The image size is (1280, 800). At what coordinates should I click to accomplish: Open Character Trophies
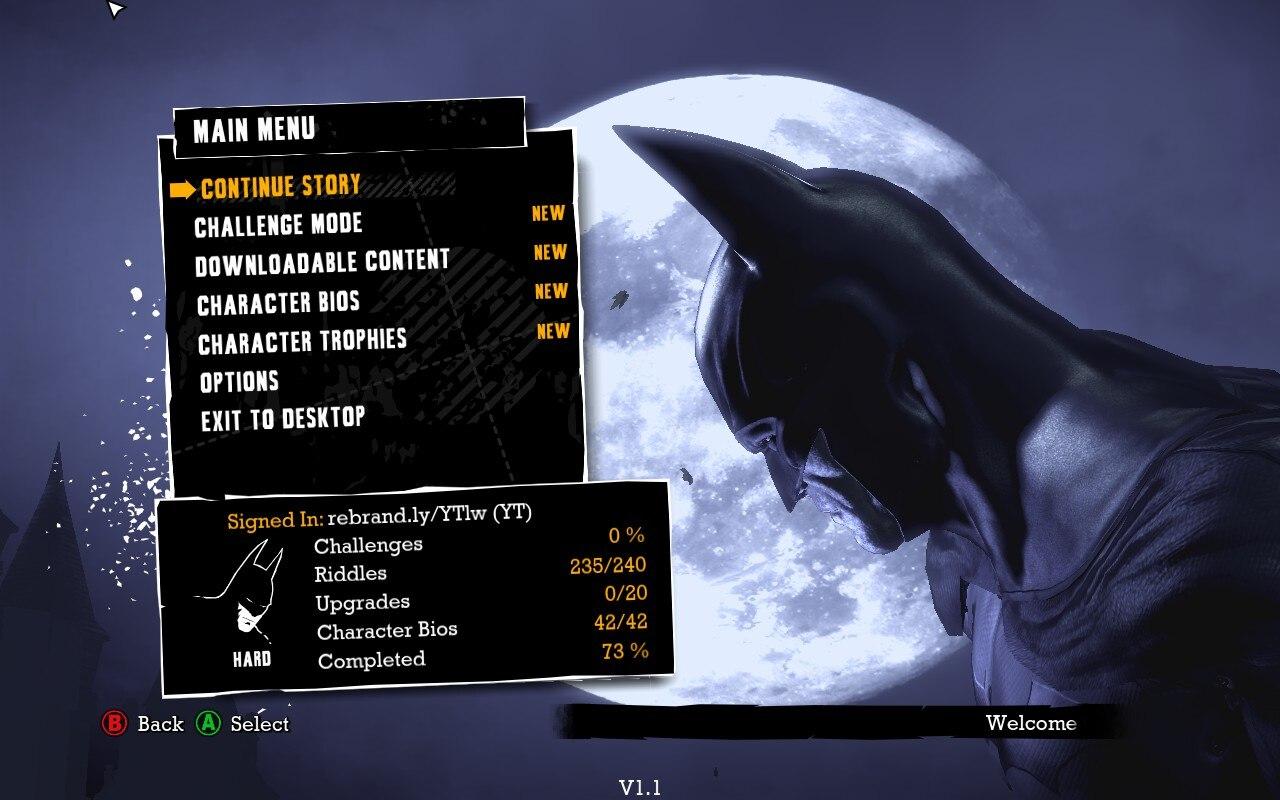(302, 342)
